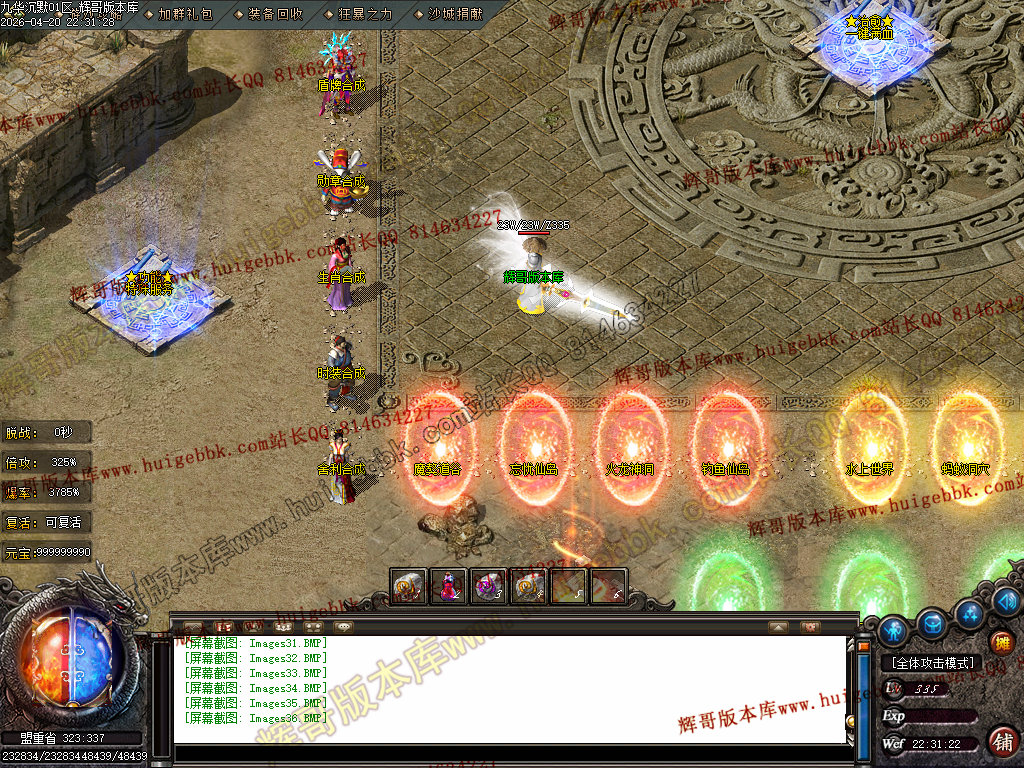This screenshot has width=1024, height=768.
Task: Click the speech bubble chat channel button
Action: pyautogui.click(x=344, y=626)
